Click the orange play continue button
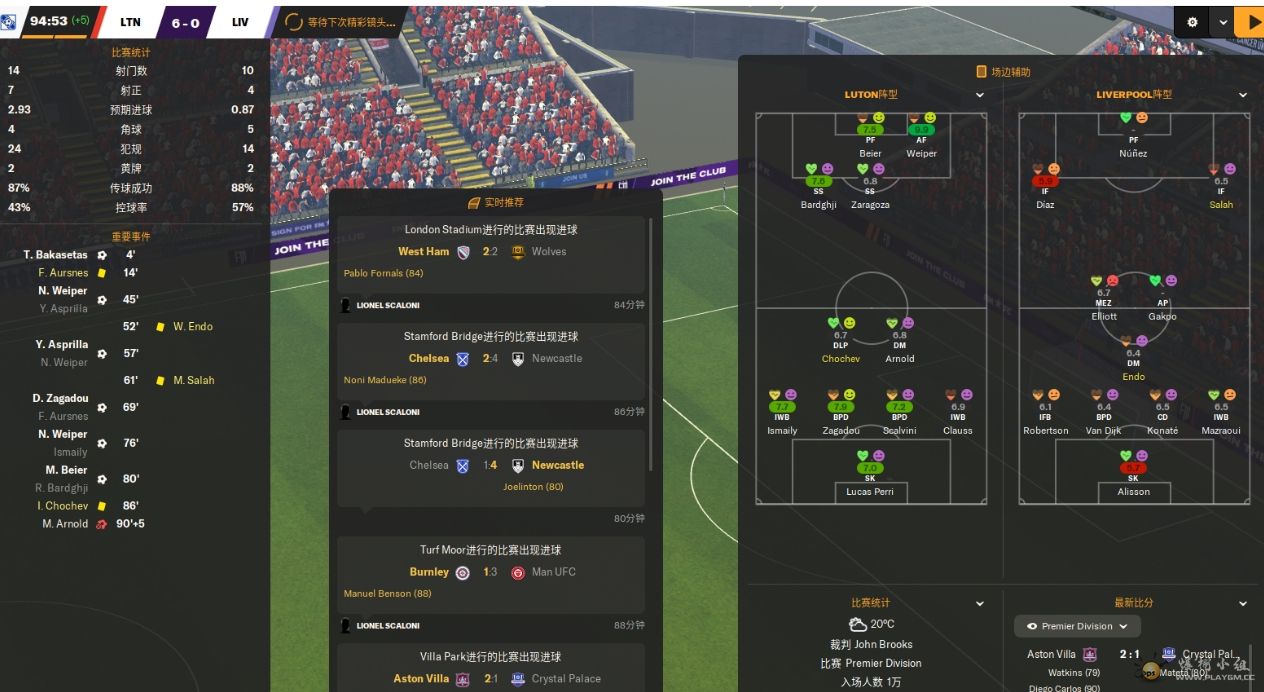1264x692 pixels. 1249,22
